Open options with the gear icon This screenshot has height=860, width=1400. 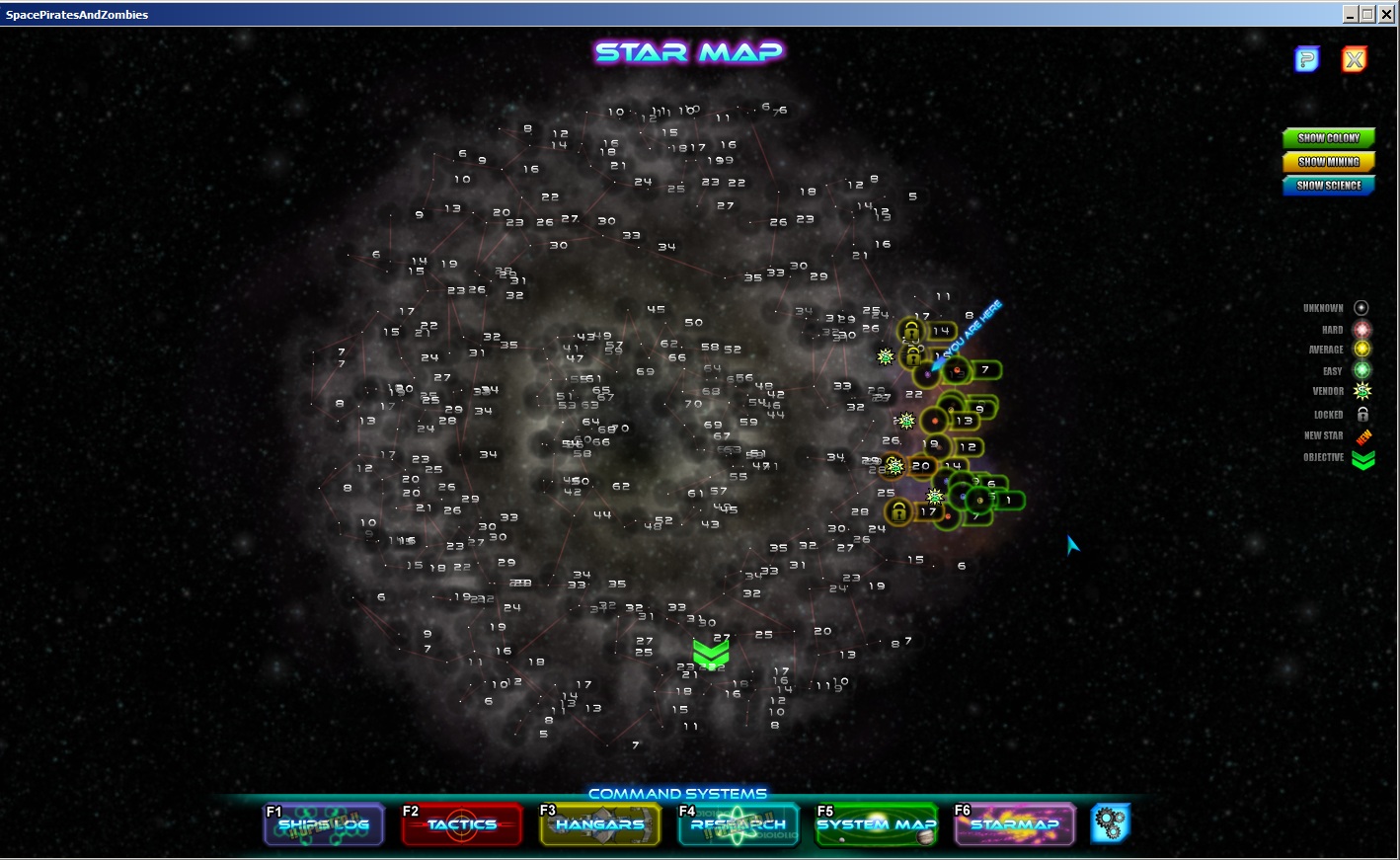point(1110,823)
